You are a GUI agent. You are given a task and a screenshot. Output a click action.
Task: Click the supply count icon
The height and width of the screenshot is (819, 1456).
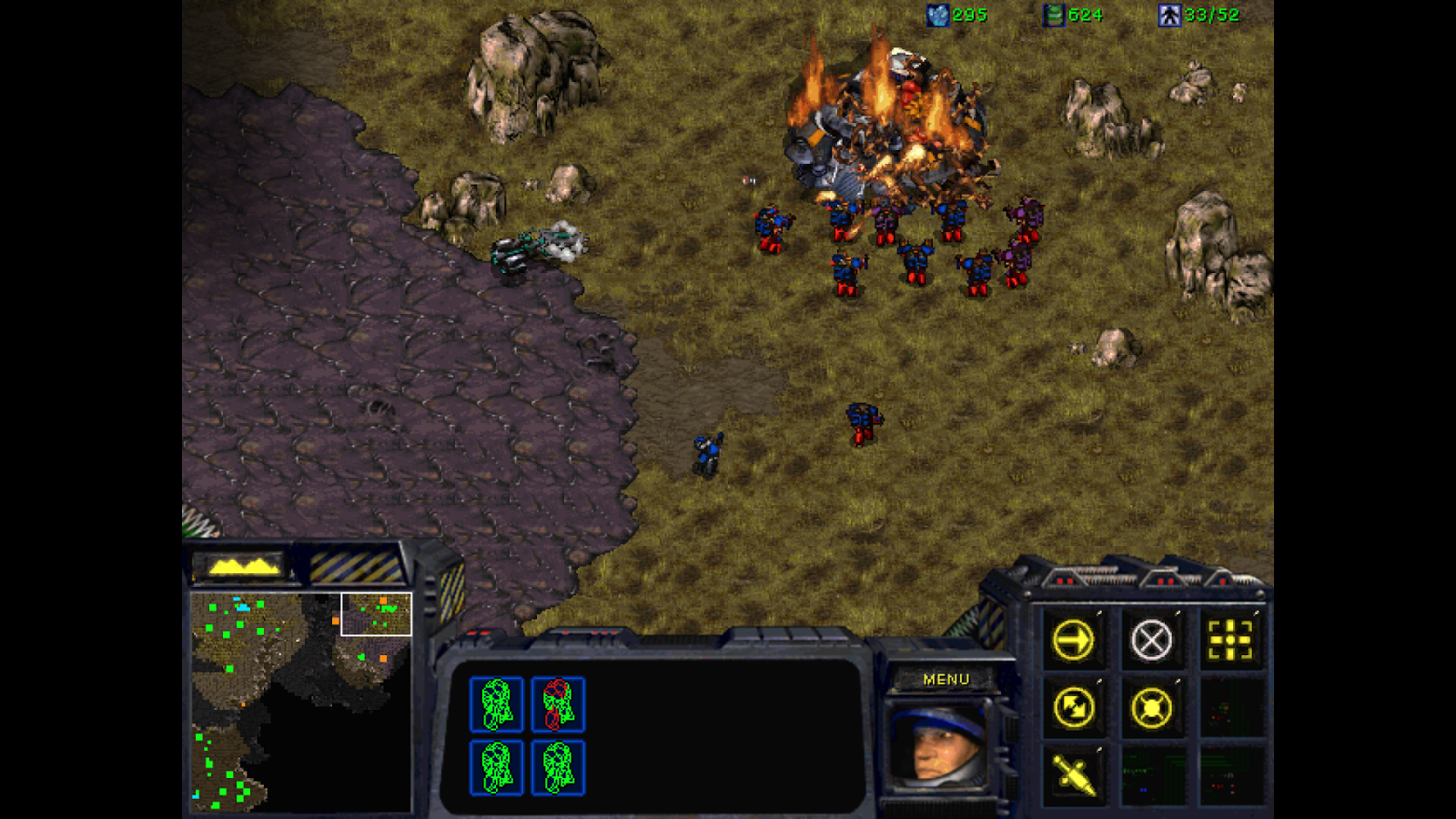pos(1168,14)
